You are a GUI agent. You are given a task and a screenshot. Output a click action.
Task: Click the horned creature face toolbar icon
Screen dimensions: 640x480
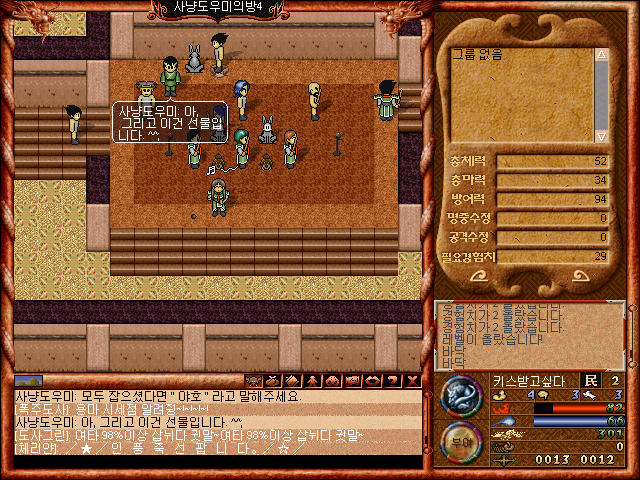pyautogui.click(x=253, y=381)
